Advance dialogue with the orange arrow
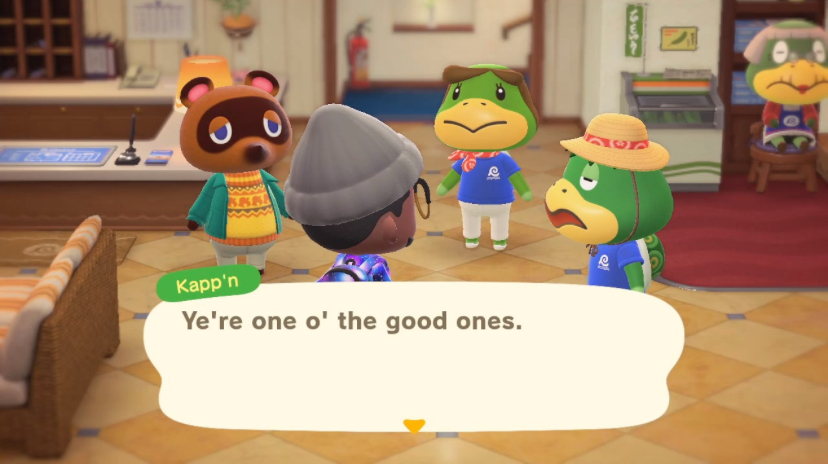This screenshot has width=828, height=464. (x=413, y=426)
